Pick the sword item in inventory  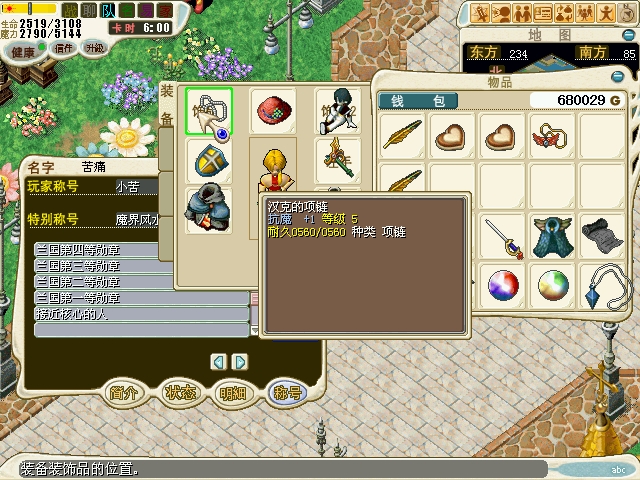point(503,237)
